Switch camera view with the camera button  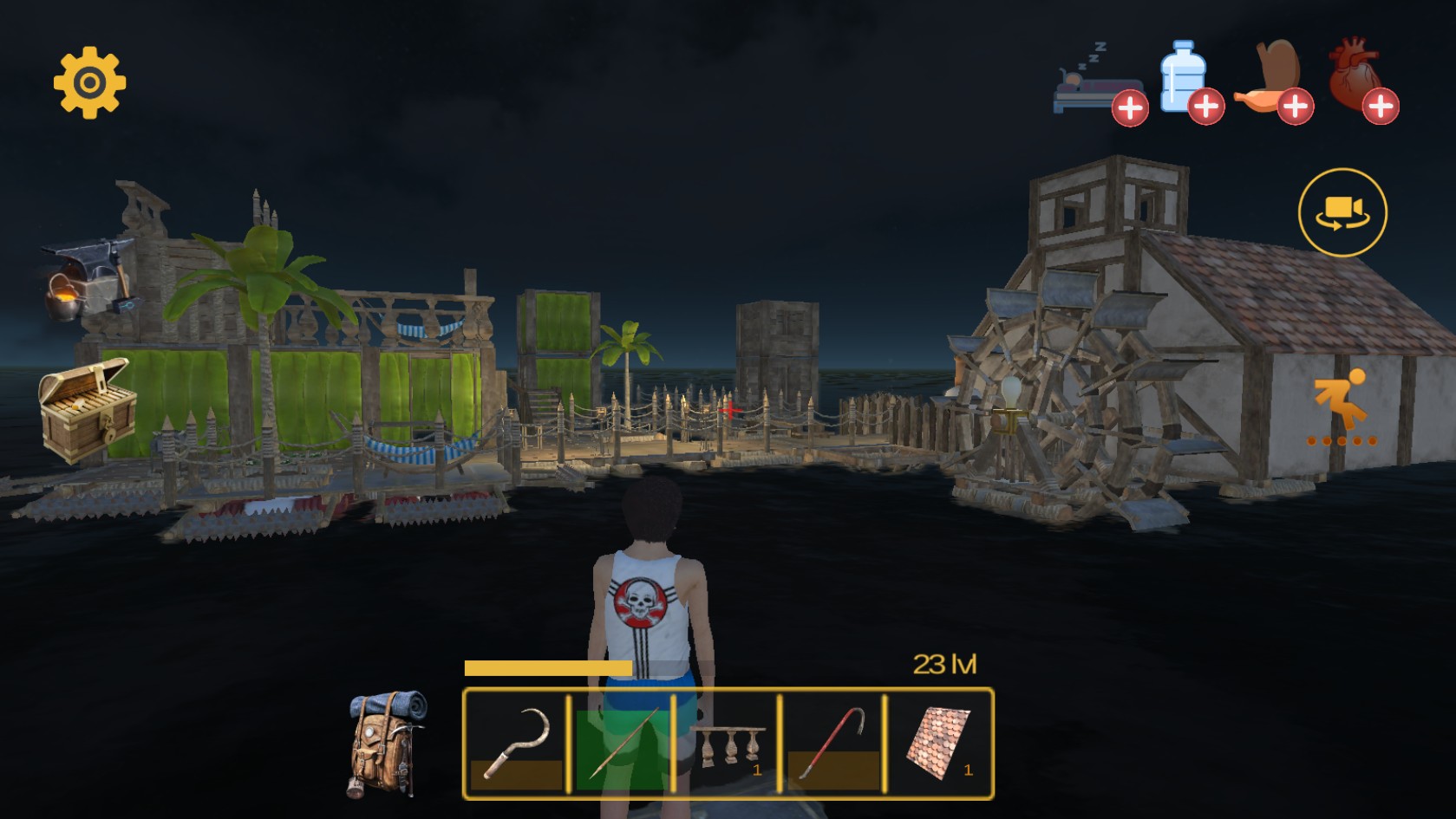[1342, 212]
